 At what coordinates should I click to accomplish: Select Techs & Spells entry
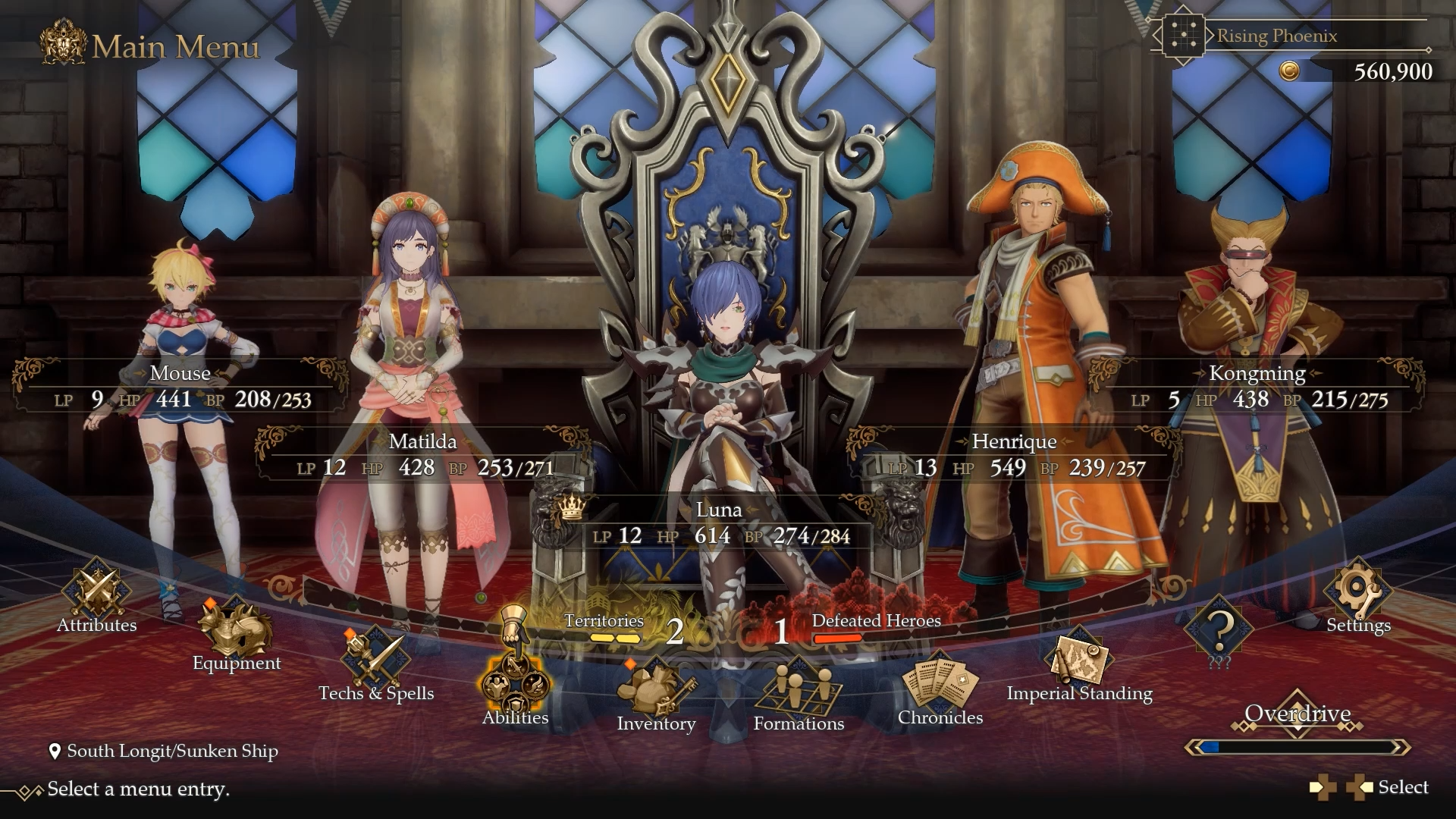click(376, 665)
